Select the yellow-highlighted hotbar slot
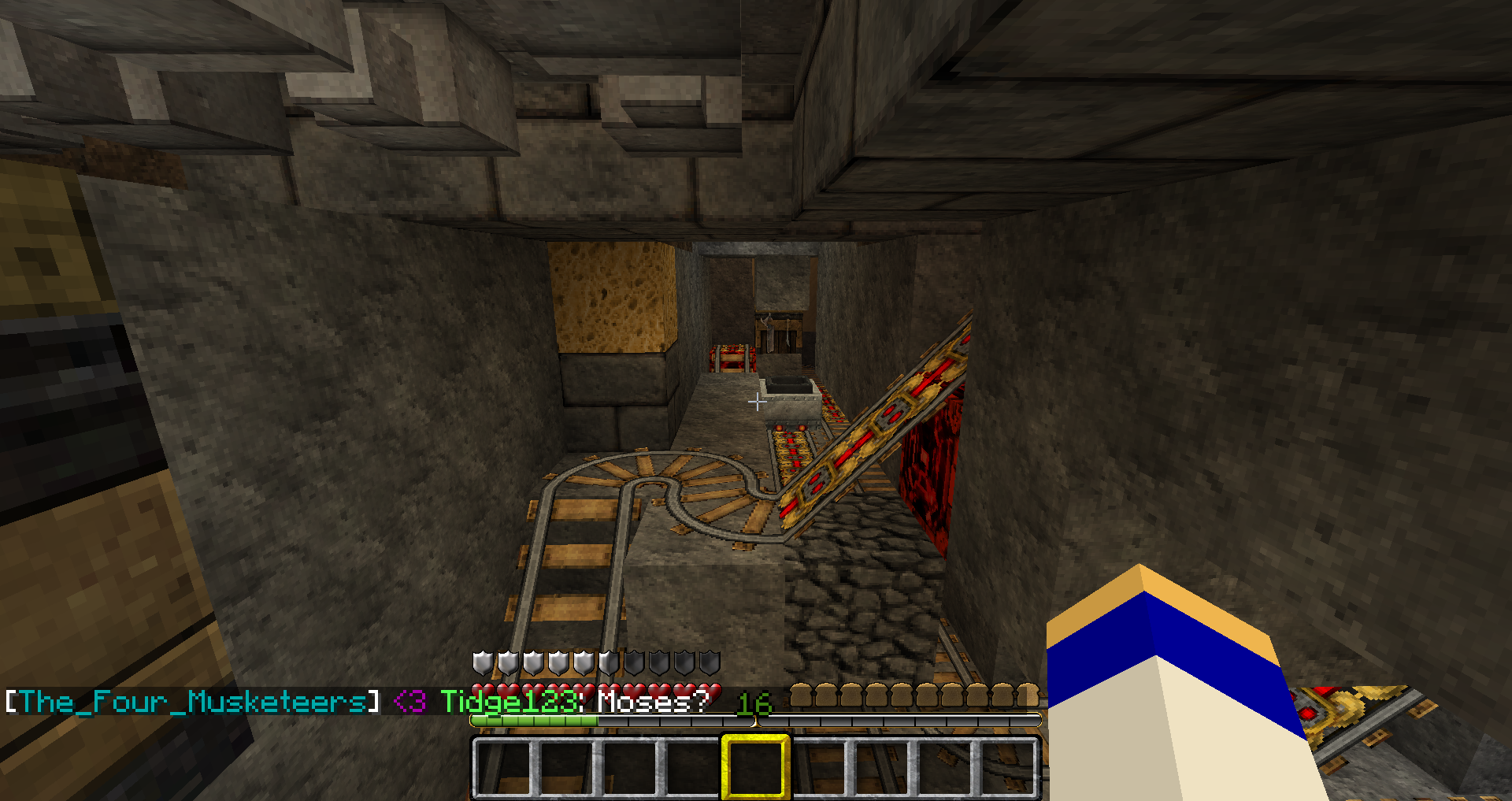This screenshot has height=801, width=1512. (x=755, y=766)
